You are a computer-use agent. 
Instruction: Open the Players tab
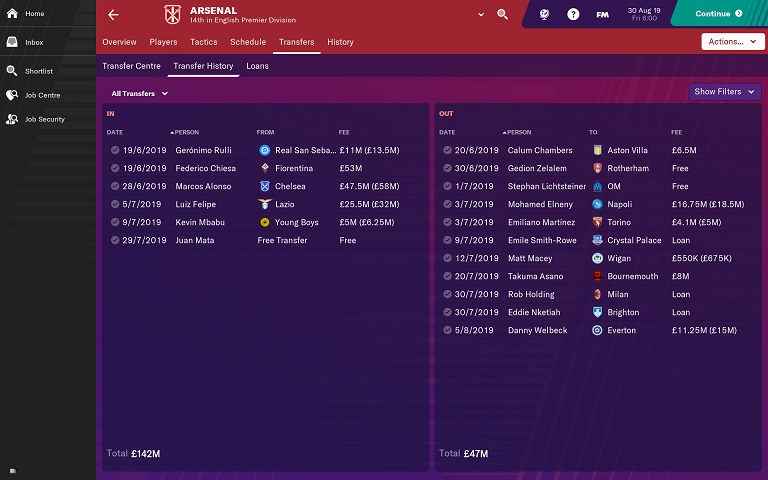click(x=163, y=42)
